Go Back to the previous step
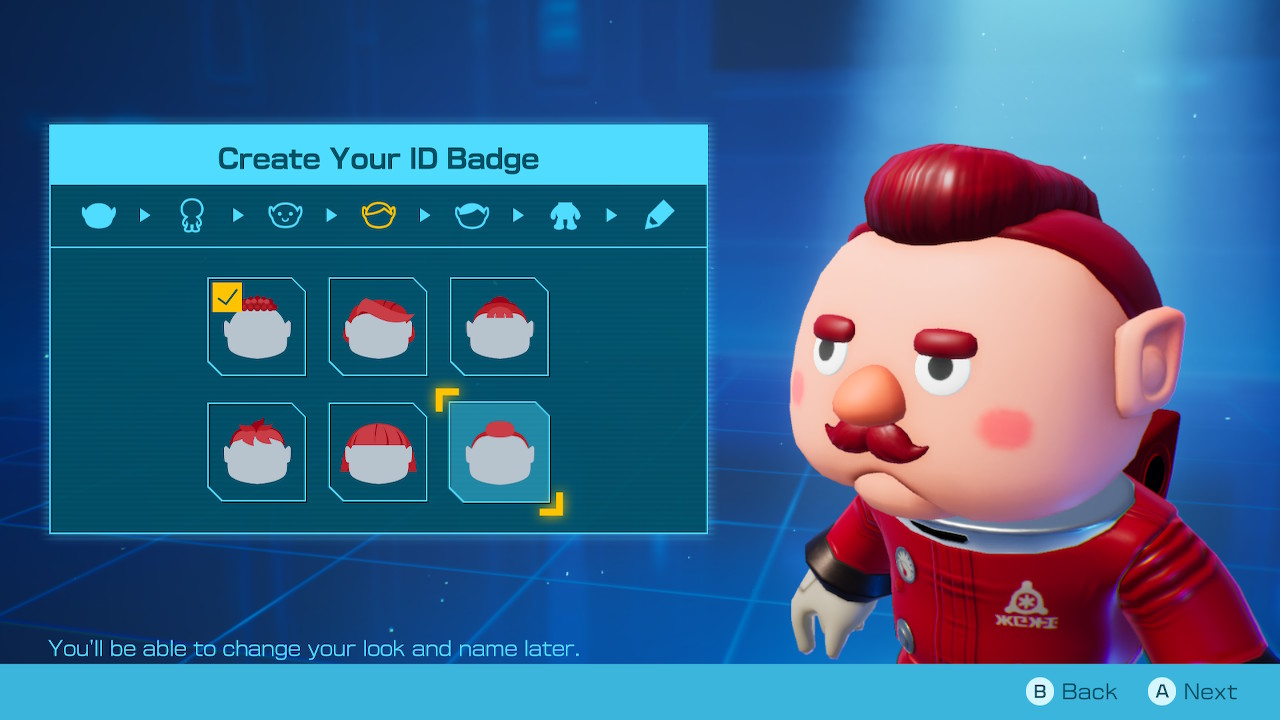The width and height of the screenshot is (1280, 720). [x=1072, y=691]
